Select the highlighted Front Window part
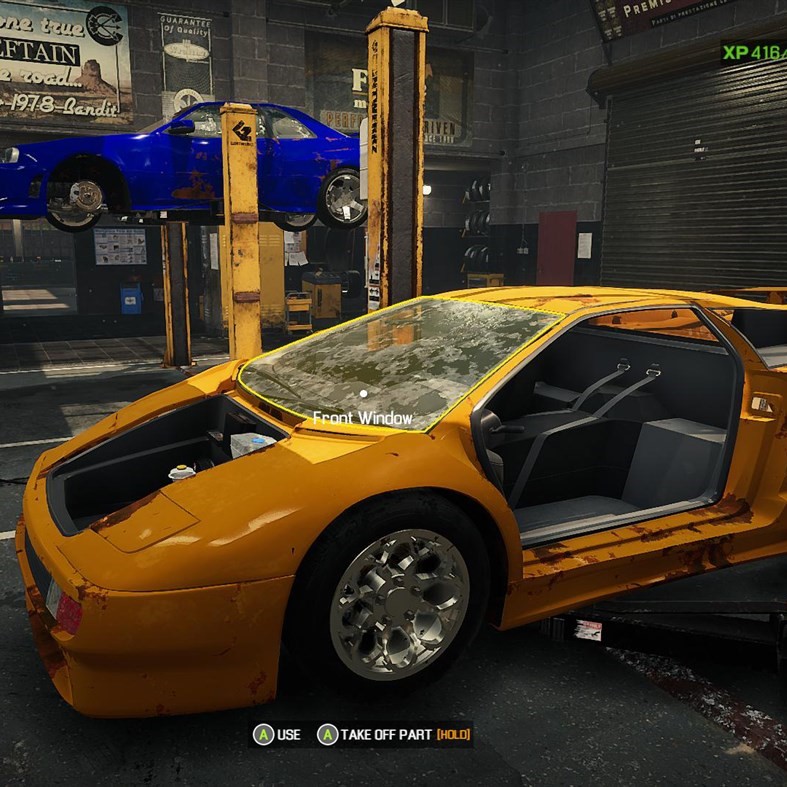 400,360
